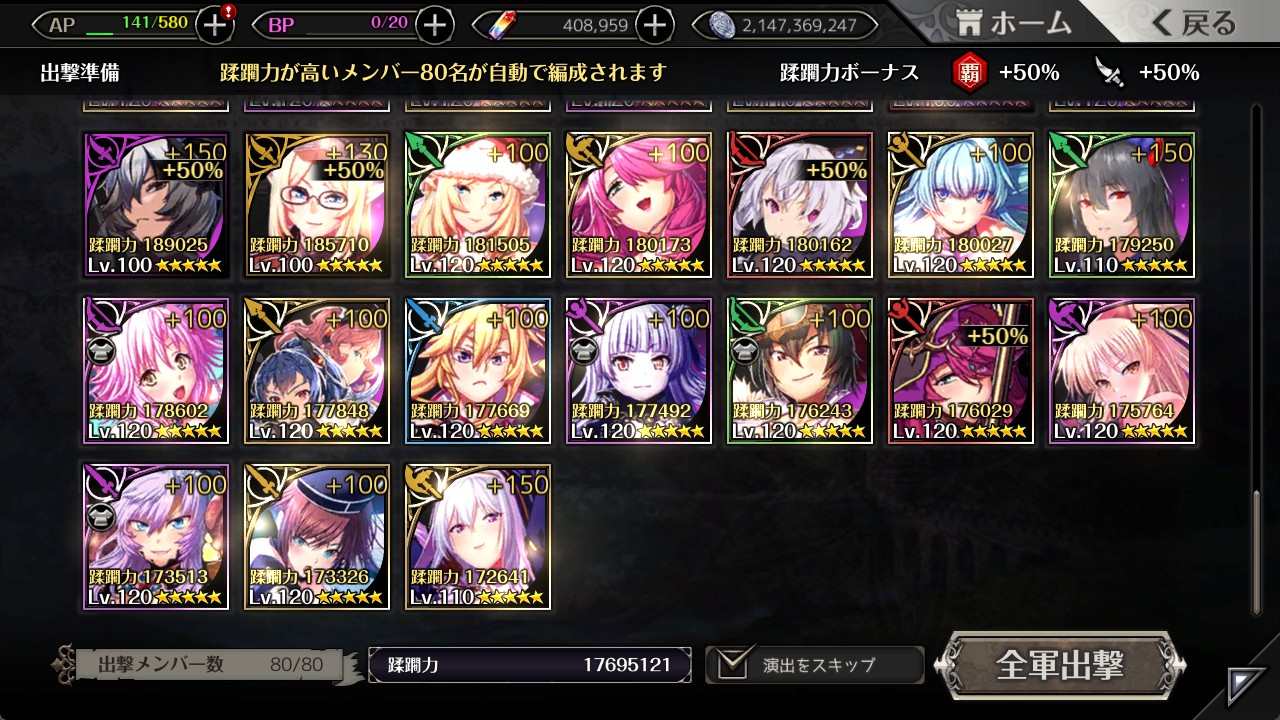Open the unit card with 蹂躙力 177669

(478, 371)
